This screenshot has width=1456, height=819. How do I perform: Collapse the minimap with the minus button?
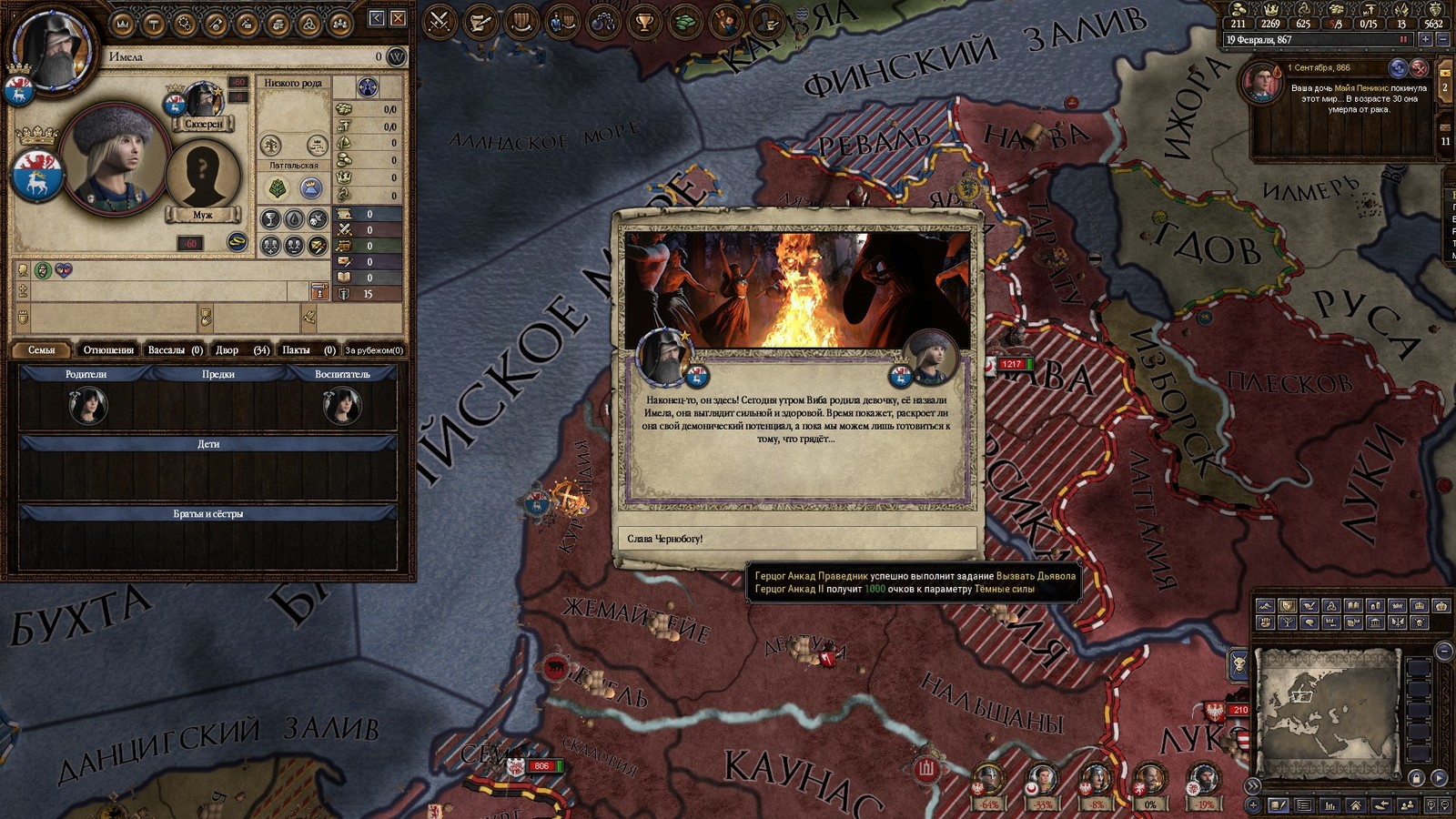click(x=1443, y=650)
